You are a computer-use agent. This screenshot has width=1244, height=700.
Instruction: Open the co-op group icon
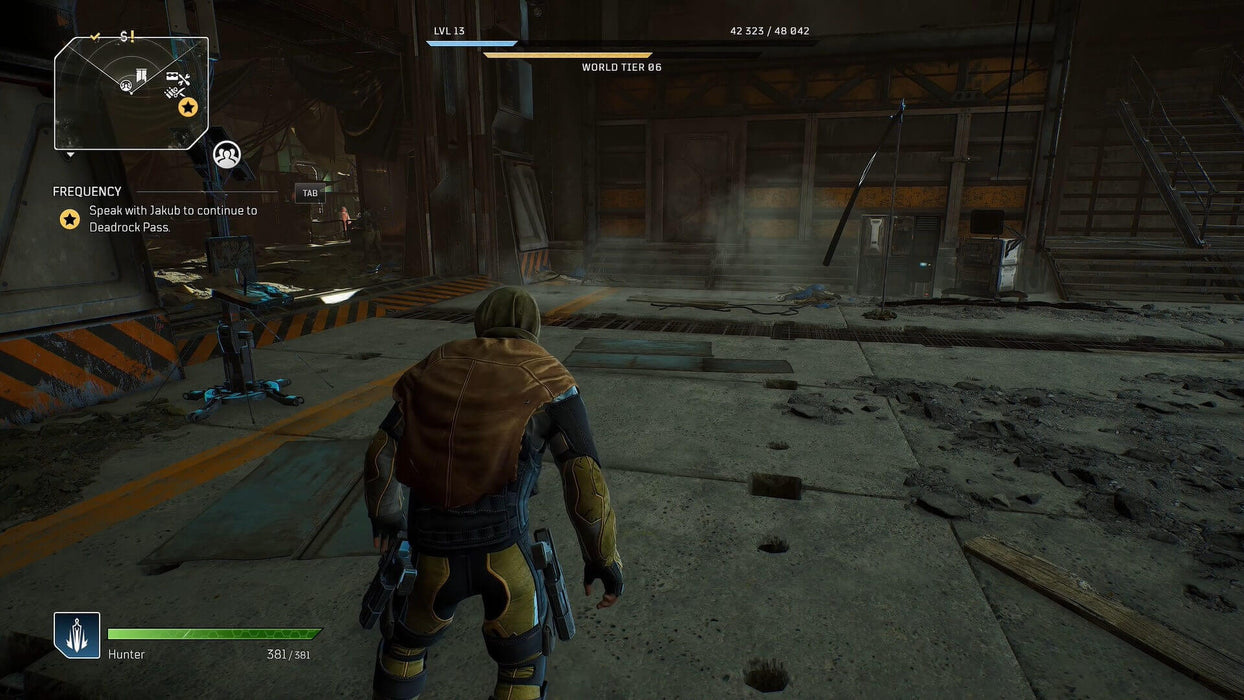click(x=227, y=155)
